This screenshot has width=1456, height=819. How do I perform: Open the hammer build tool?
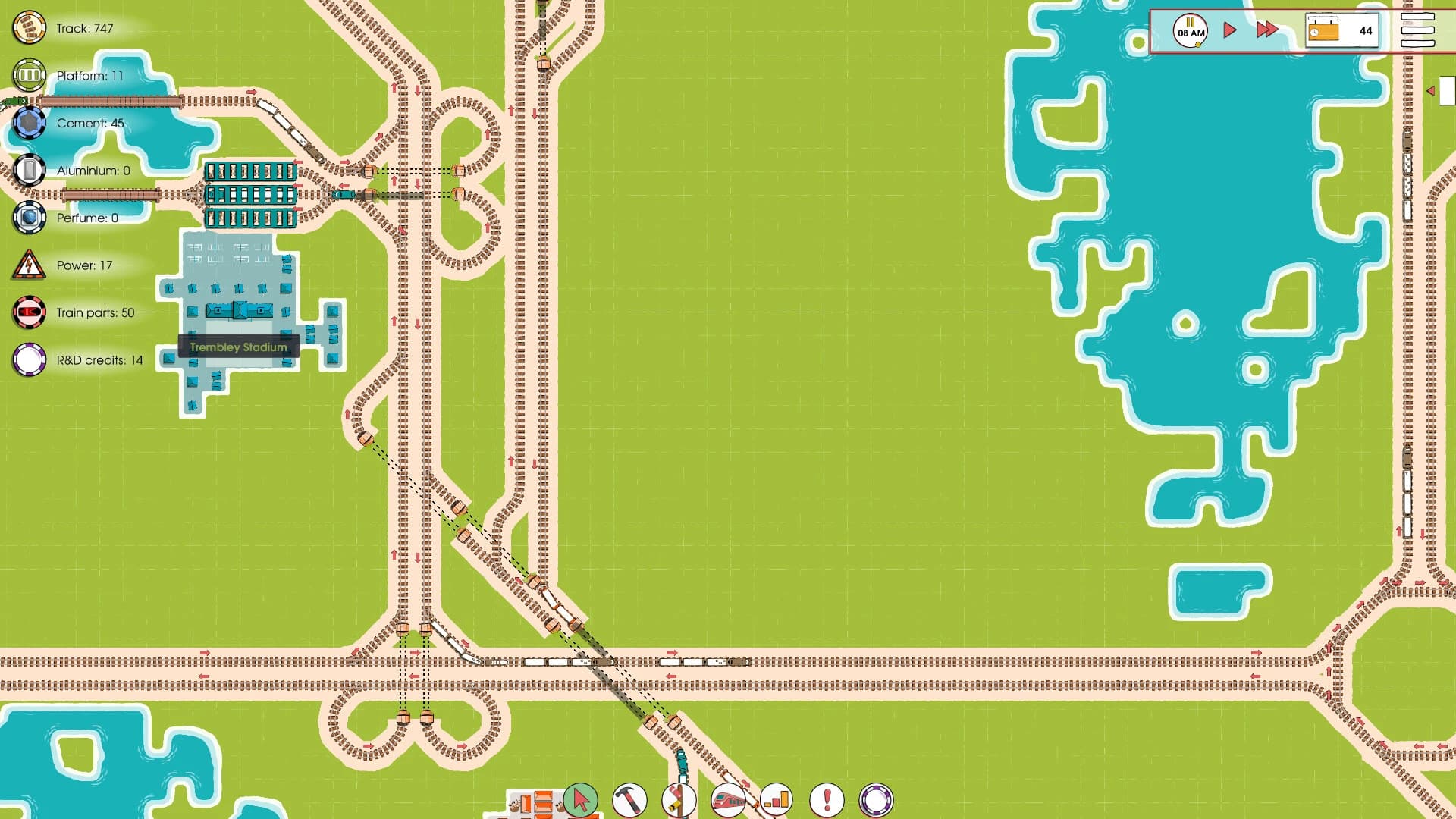(x=631, y=800)
